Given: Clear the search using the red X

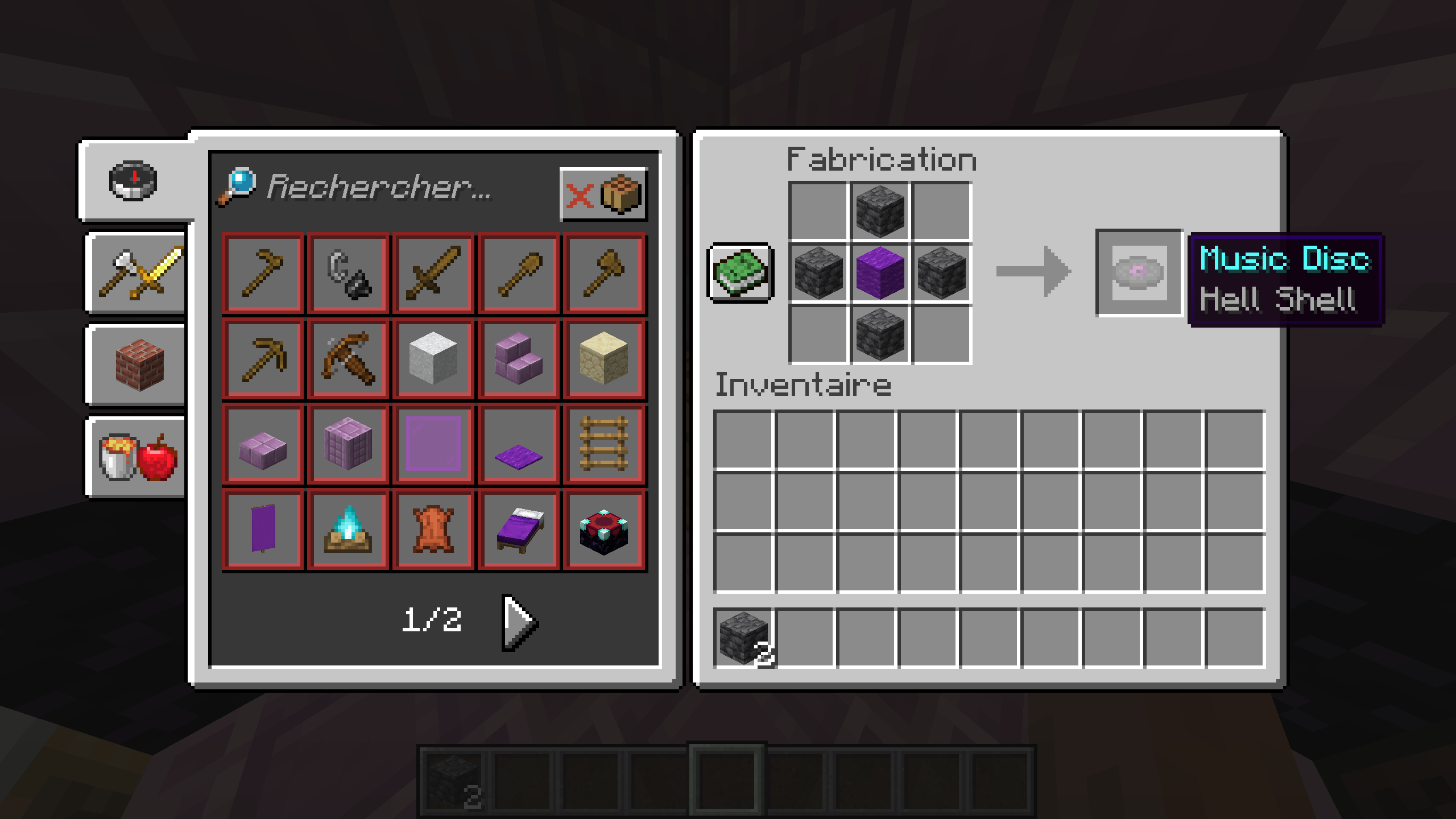Looking at the screenshot, I should point(579,195).
